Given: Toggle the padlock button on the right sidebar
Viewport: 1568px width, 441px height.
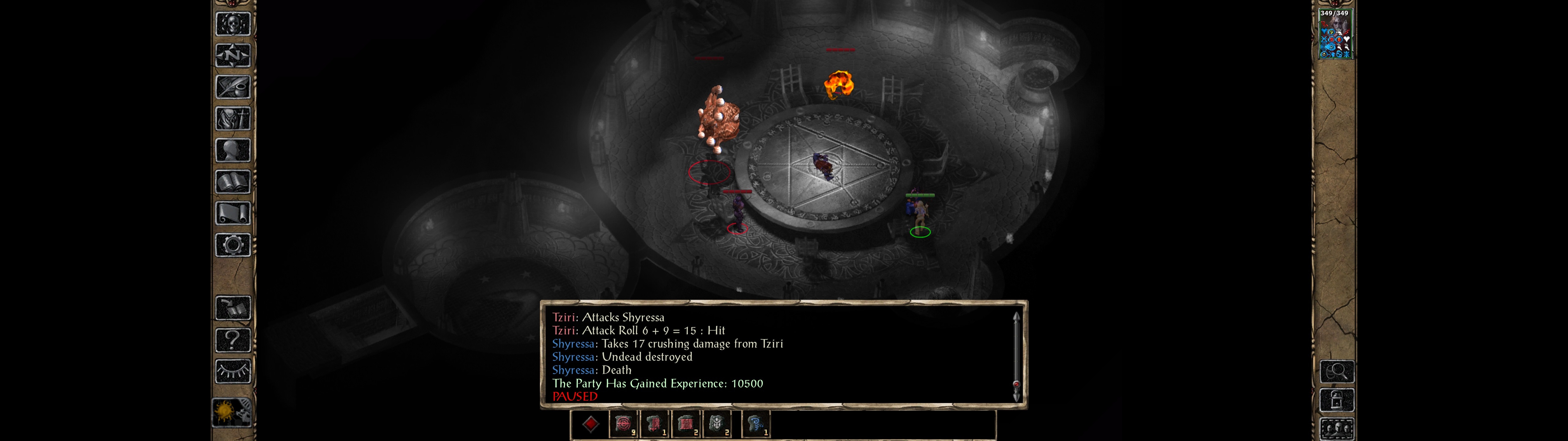Looking at the screenshot, I should tap(1337, 401).
